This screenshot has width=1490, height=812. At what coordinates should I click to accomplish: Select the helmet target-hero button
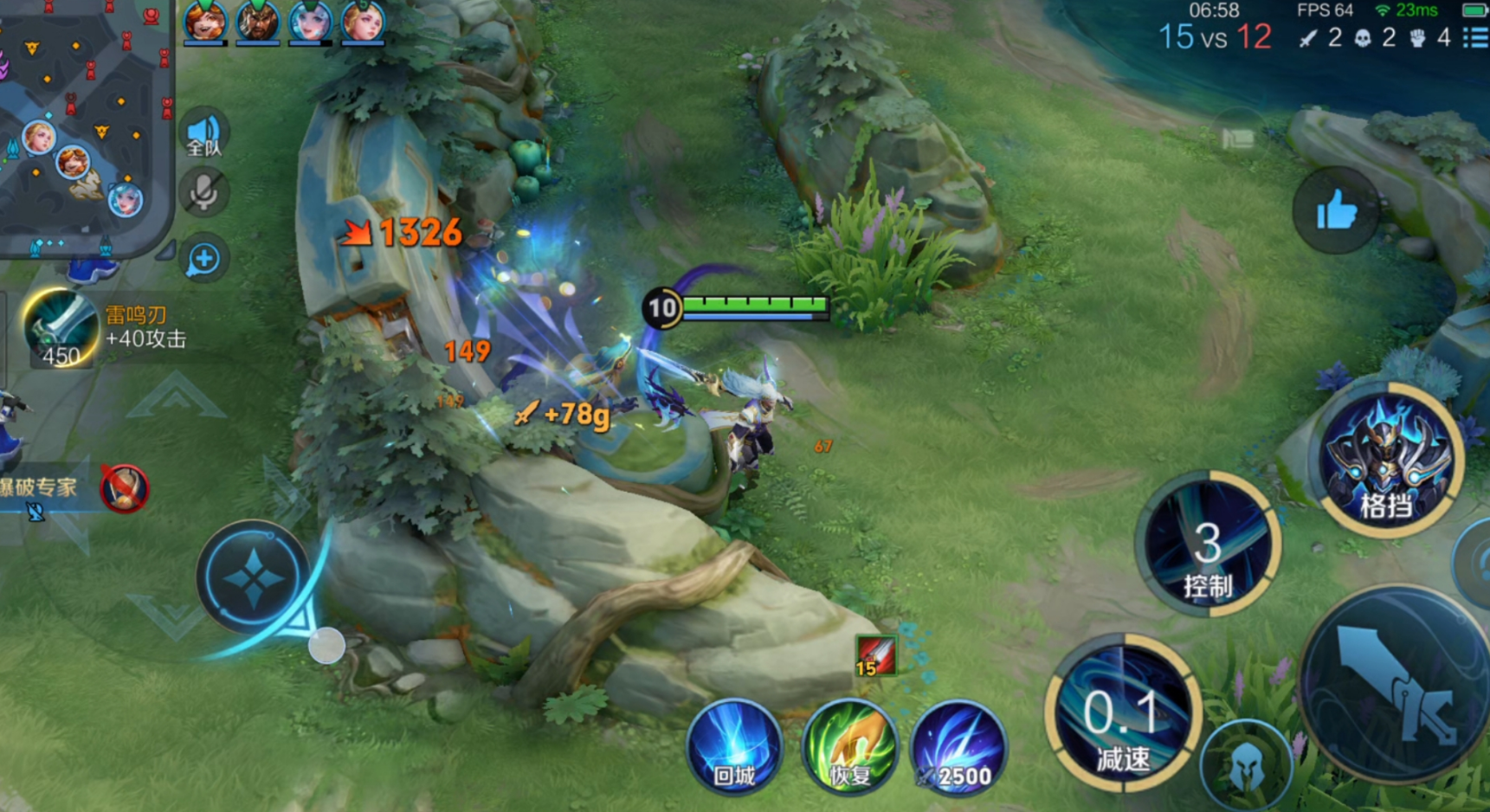(1246, 765)
